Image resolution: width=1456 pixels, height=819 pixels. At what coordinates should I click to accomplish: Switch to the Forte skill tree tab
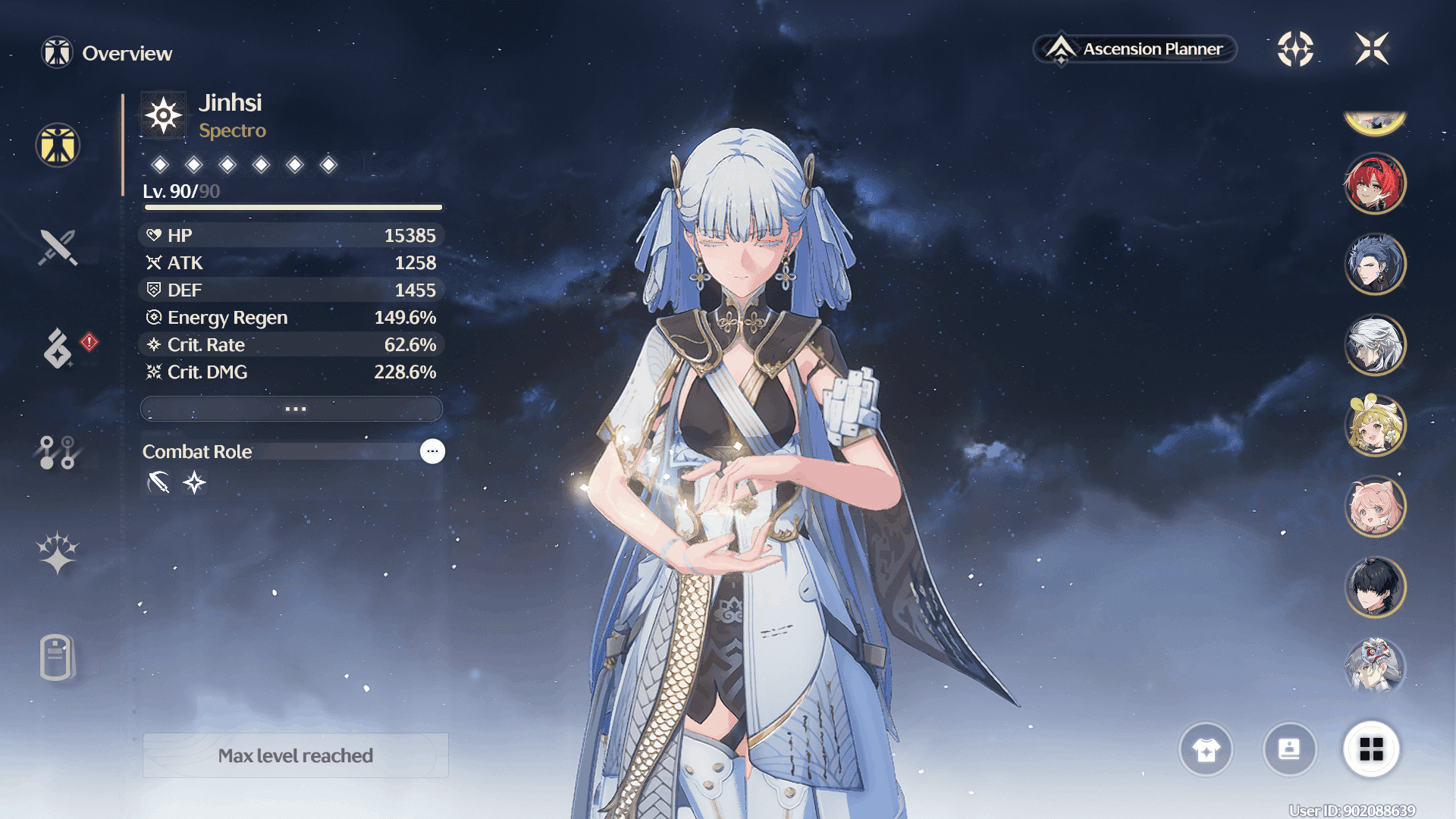pyautogui.click(x=57, y=453)
